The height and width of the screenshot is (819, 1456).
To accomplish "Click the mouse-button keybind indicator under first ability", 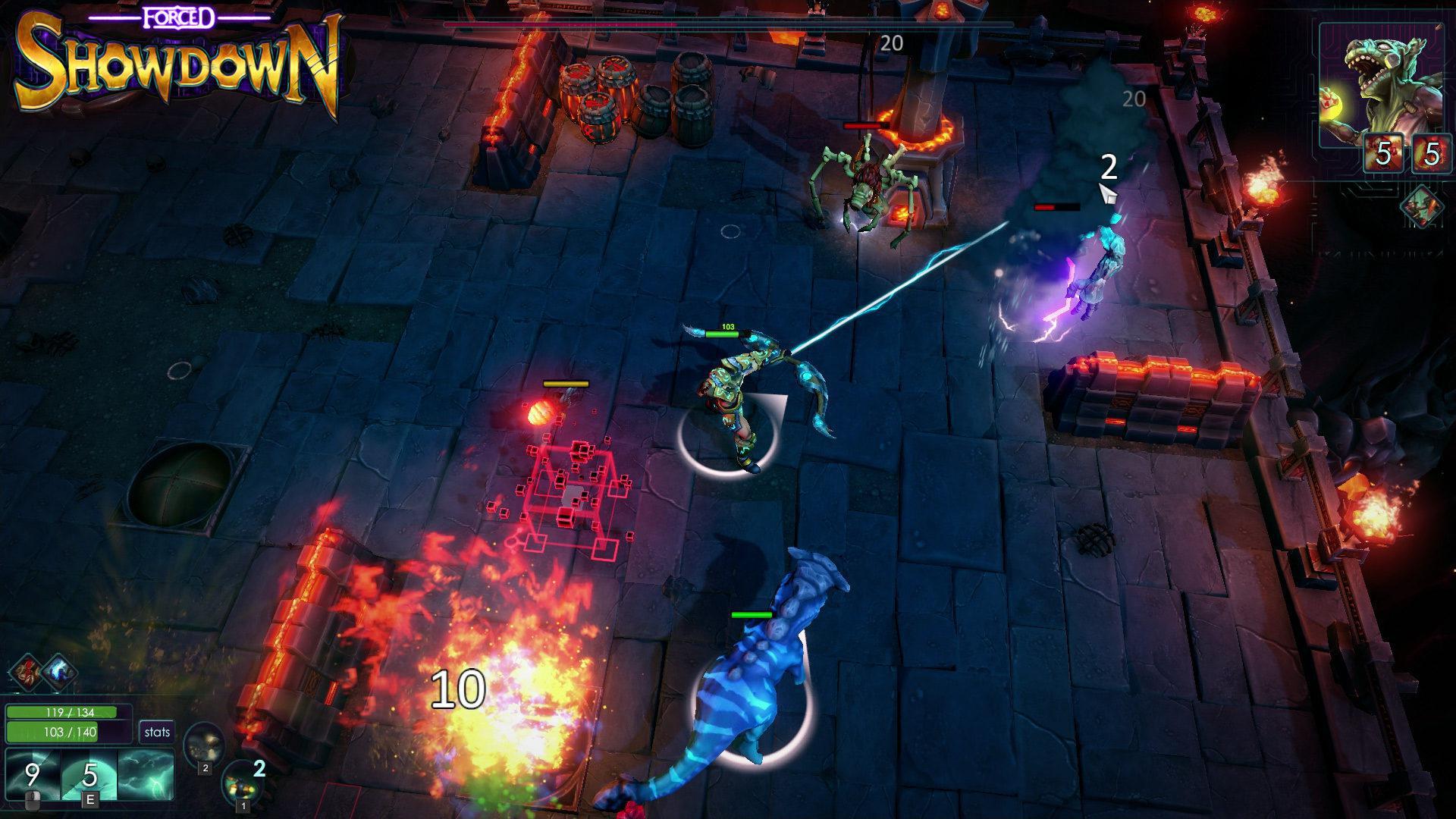I will 33,800.
